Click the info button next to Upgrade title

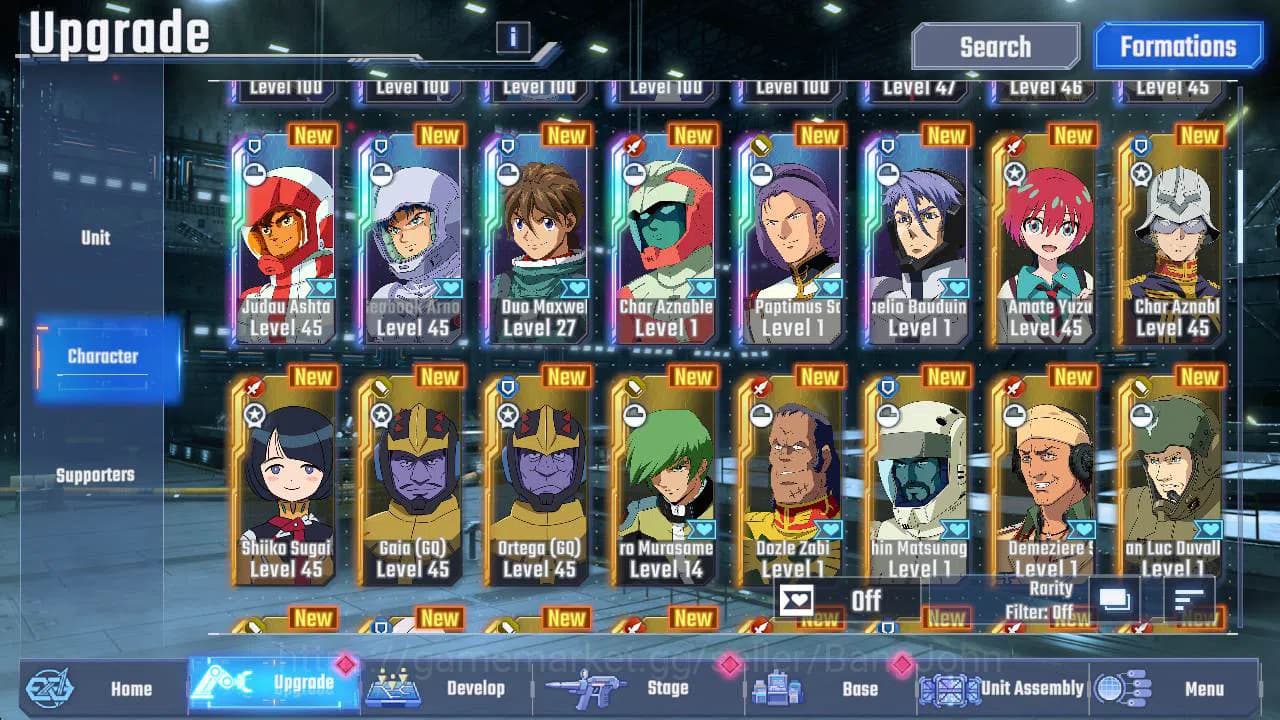click(512, 38)
